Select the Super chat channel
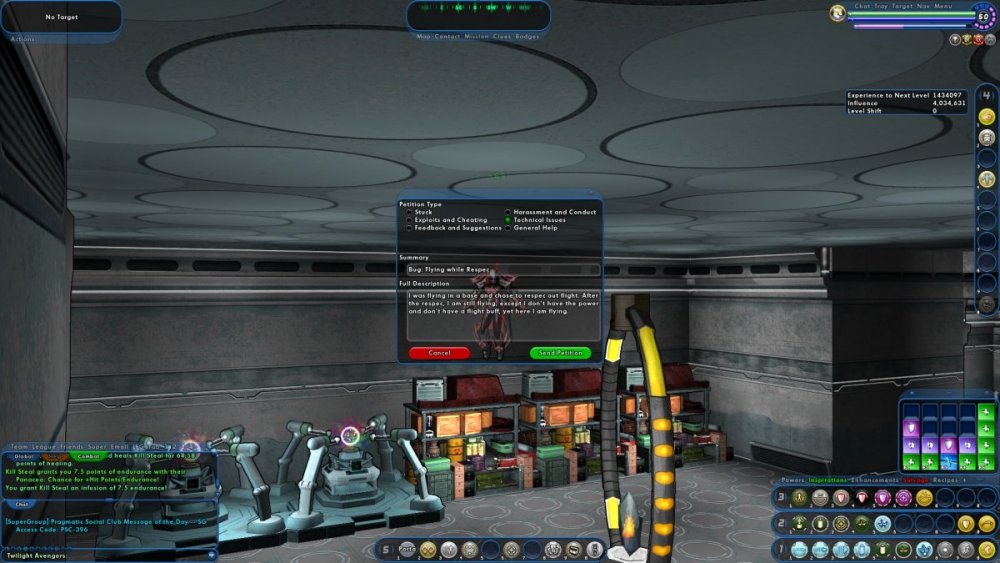This screenshot has height=563, width=1000. pyautogui.click(x=97, y=447)
